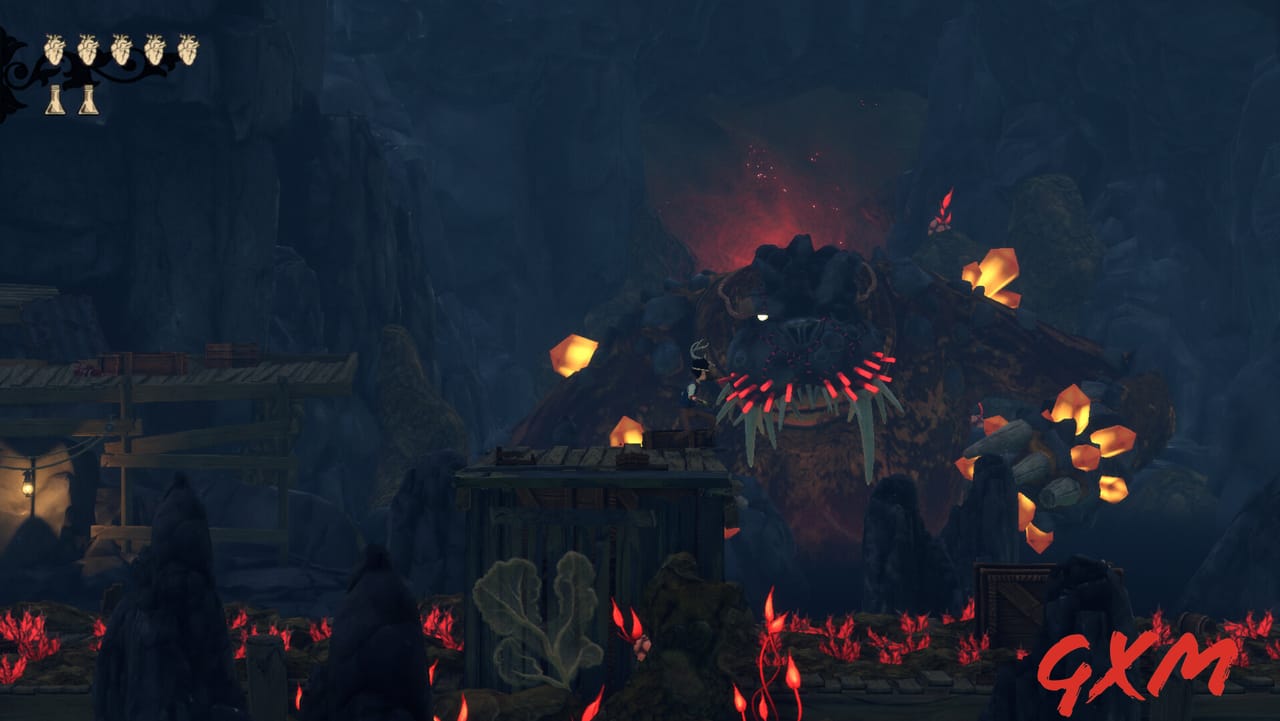Click the GXM watermark in the corner
Screen dimensions: 1280x721
coord(1140,662)
